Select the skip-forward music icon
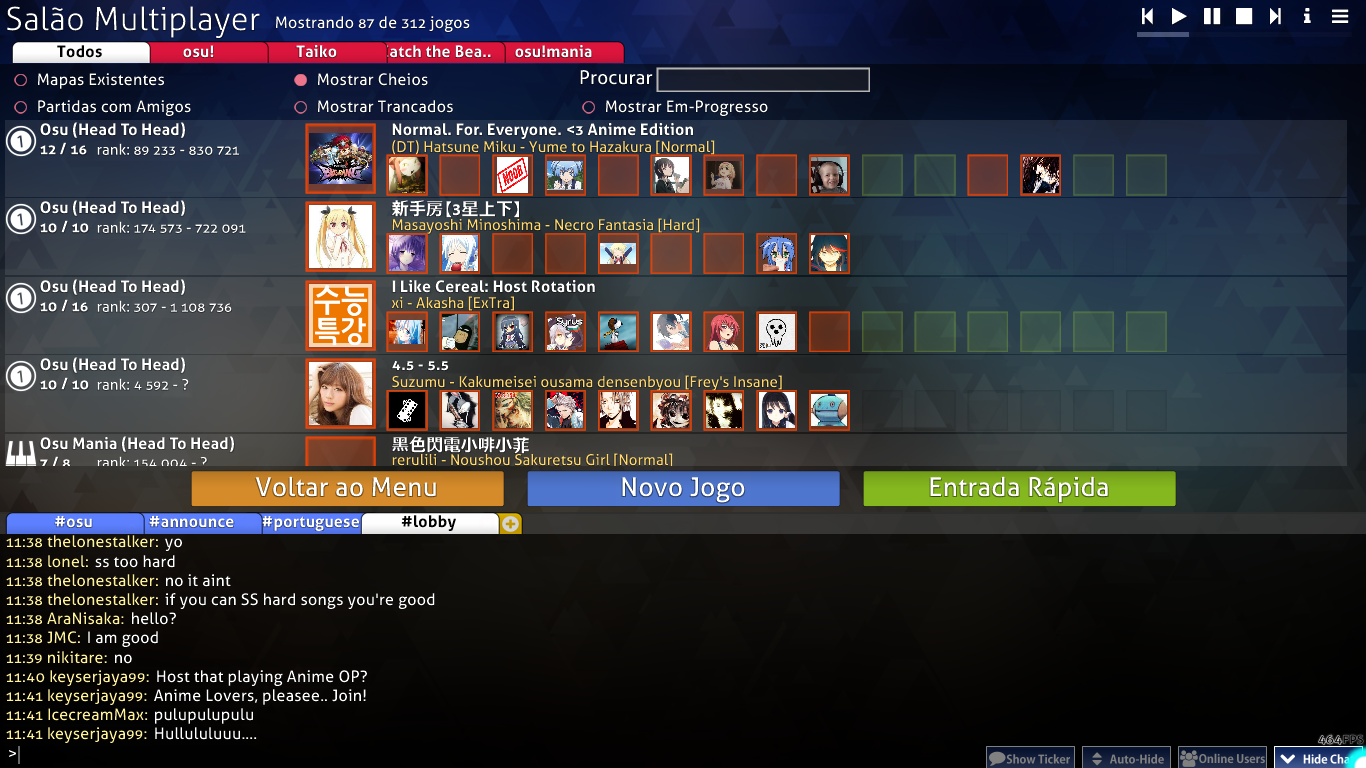The width and height of the screenshot is (1366, 768). (1274, 16)
